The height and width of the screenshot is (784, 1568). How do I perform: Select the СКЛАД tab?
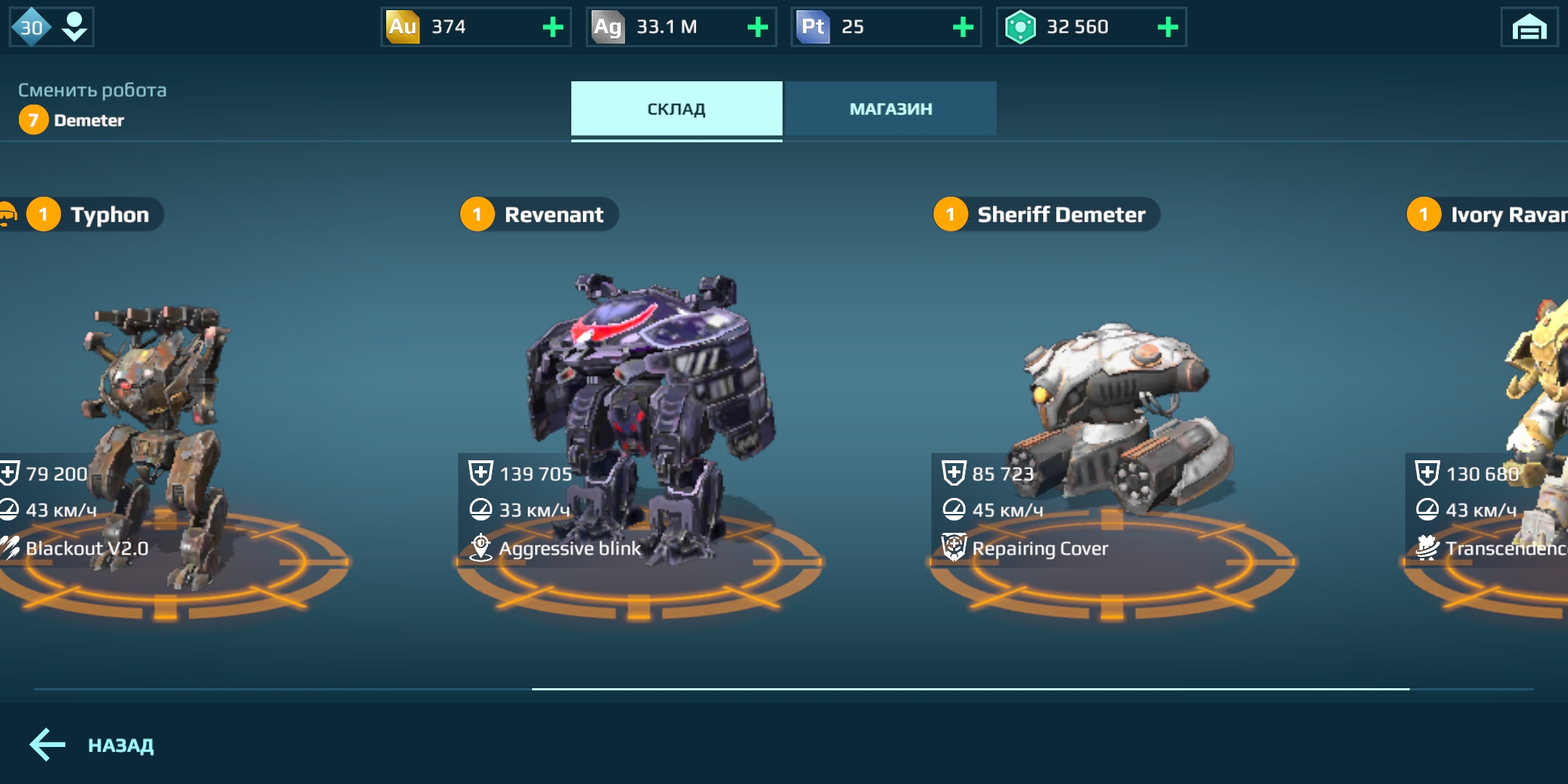tap(676, 109)
